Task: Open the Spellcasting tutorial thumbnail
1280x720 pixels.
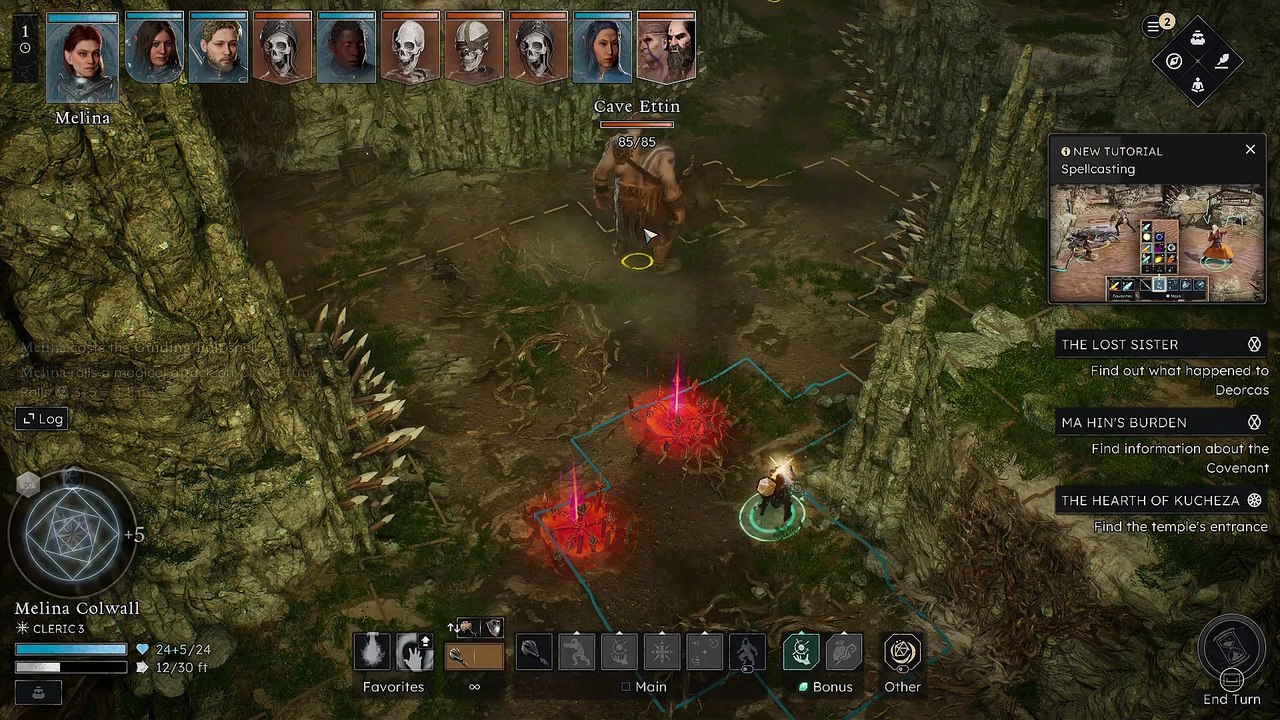Action: [1156, 243]
